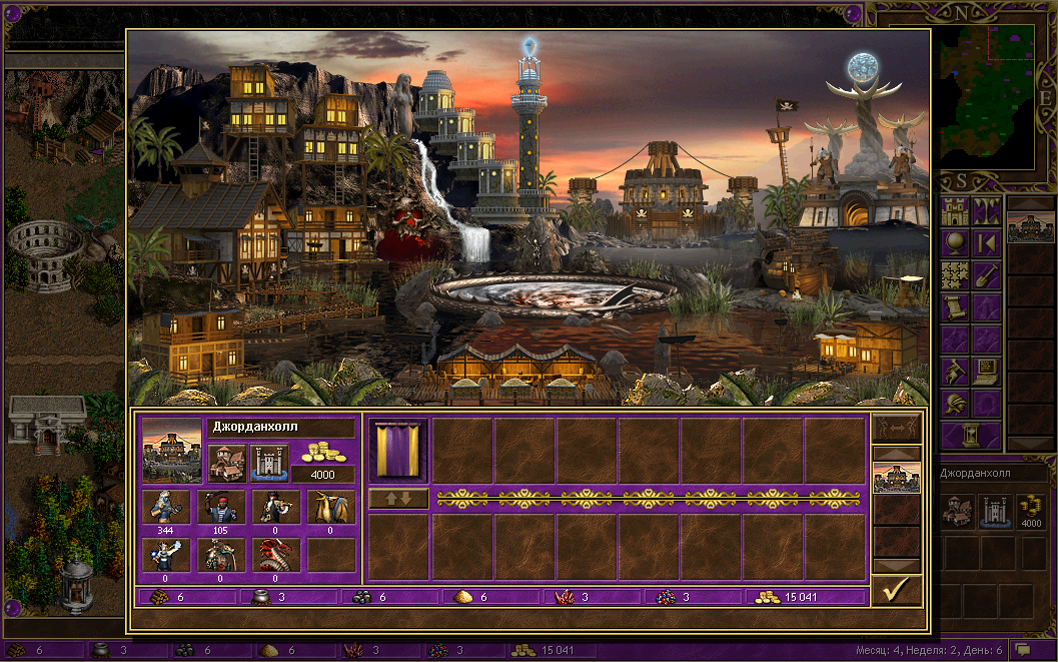The width and height of the screenshot is (1058, 662).
Task: Select the nymph creature icon showing 344
Action: tap(165, 507)
